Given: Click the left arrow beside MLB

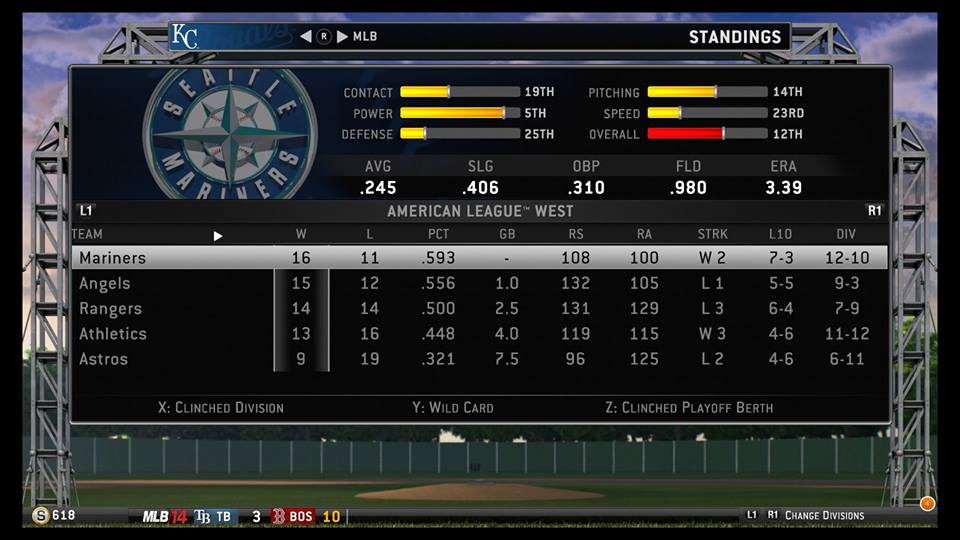Looking at the screenshot, I should (306, 37).
